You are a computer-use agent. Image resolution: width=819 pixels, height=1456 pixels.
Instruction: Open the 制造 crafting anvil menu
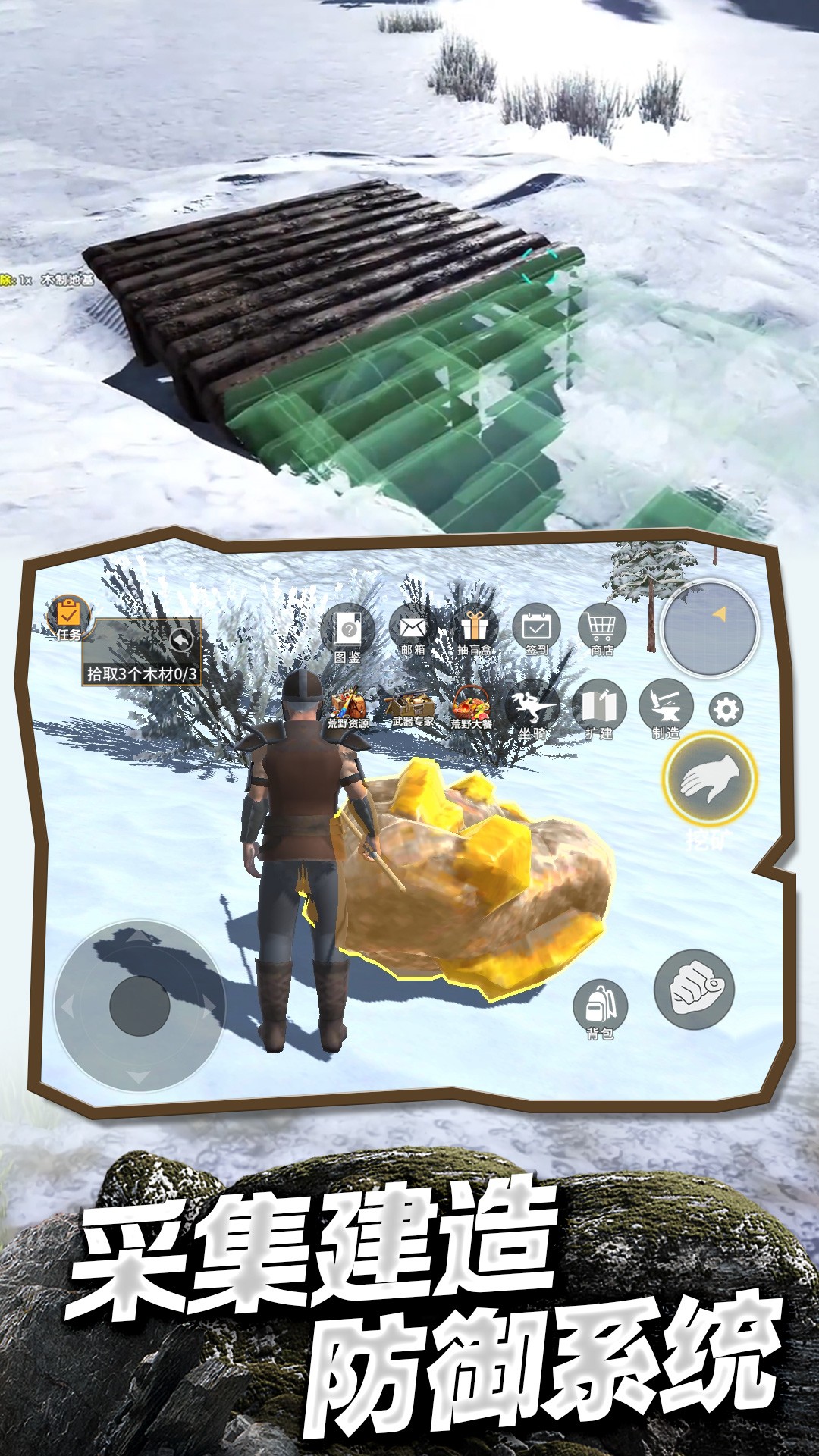click(x=666, y=707)
